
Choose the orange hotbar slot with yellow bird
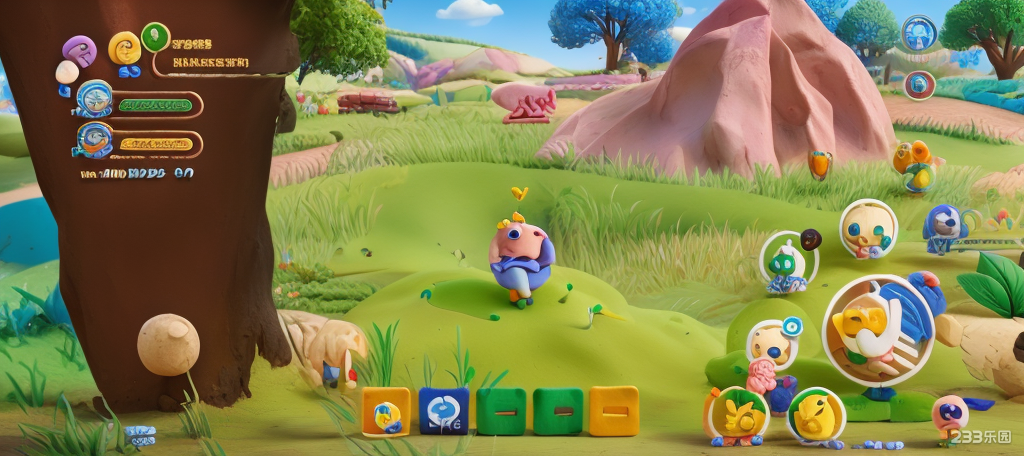click(x=385, y=411)
